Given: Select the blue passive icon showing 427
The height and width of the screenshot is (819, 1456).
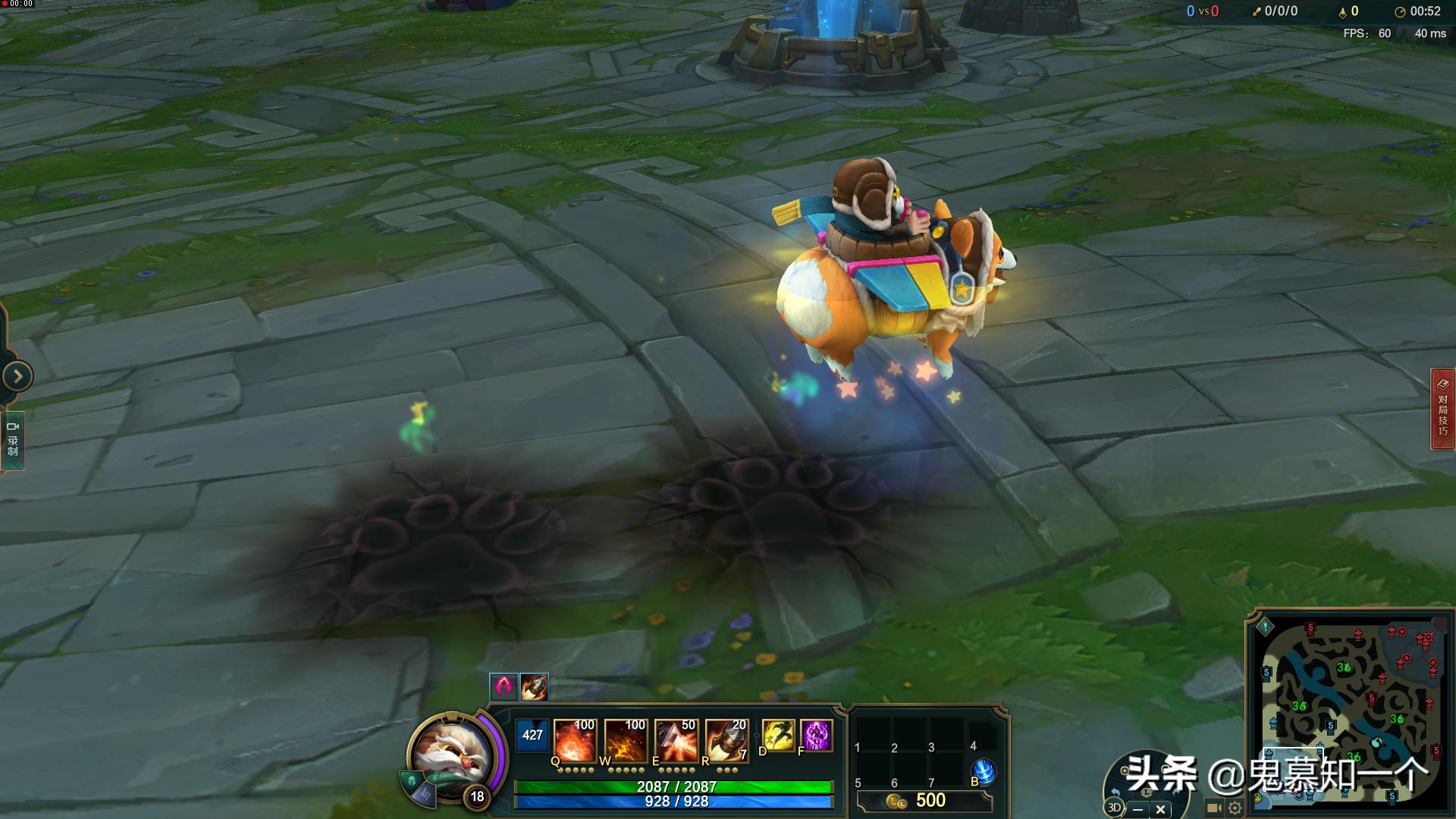Looking at the screenshot, I should [532, 735].
